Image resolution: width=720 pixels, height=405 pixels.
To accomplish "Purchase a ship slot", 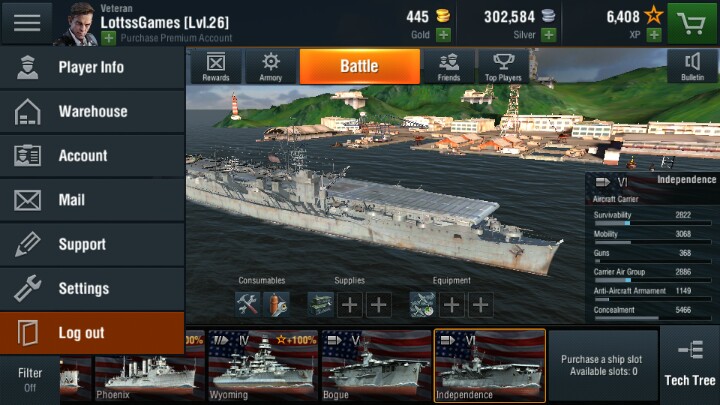I will pyautogui.click(x=602, y=366).
